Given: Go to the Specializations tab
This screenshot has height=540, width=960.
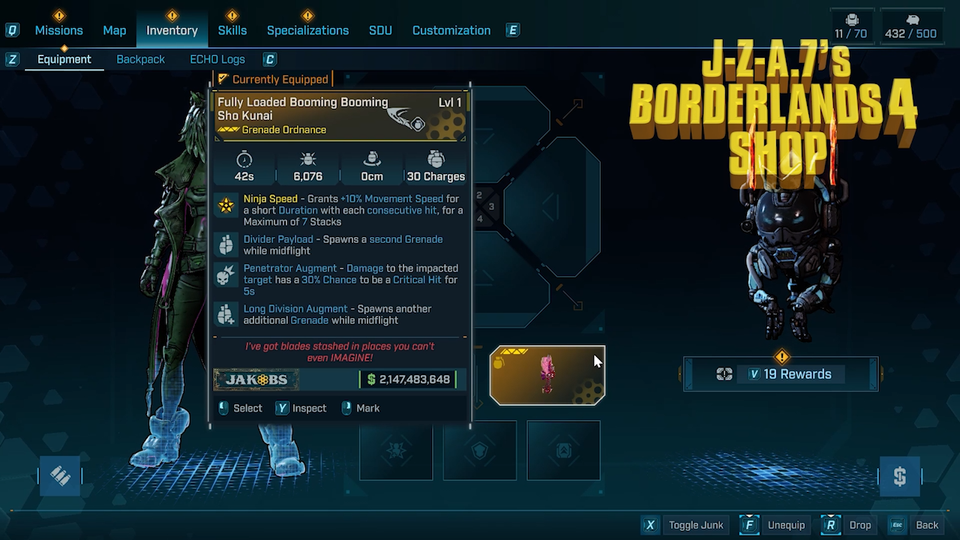Looking at the screenshot, I should [x=307, y=30].
